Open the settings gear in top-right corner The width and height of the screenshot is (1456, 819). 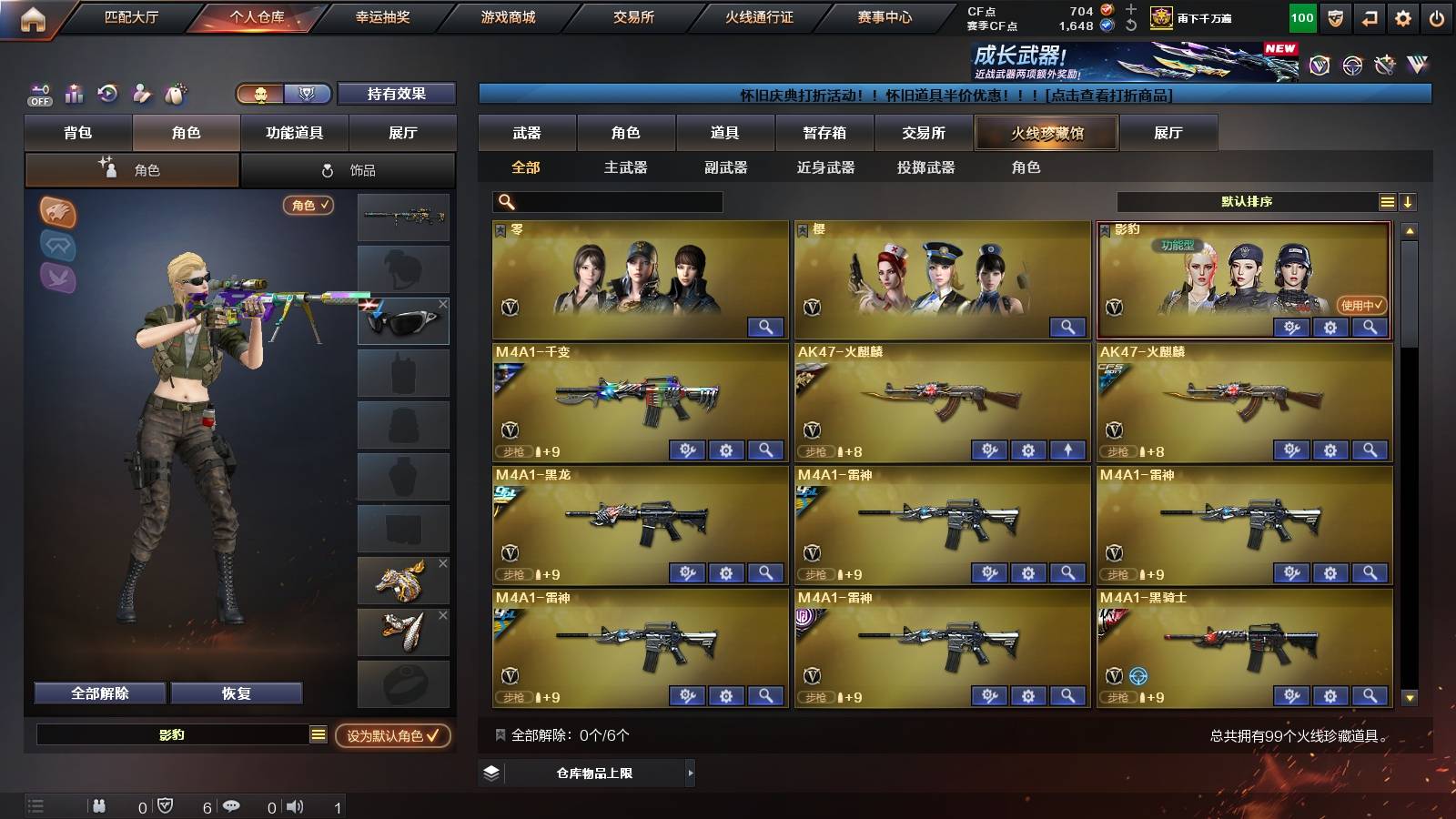coord(1402,16)
